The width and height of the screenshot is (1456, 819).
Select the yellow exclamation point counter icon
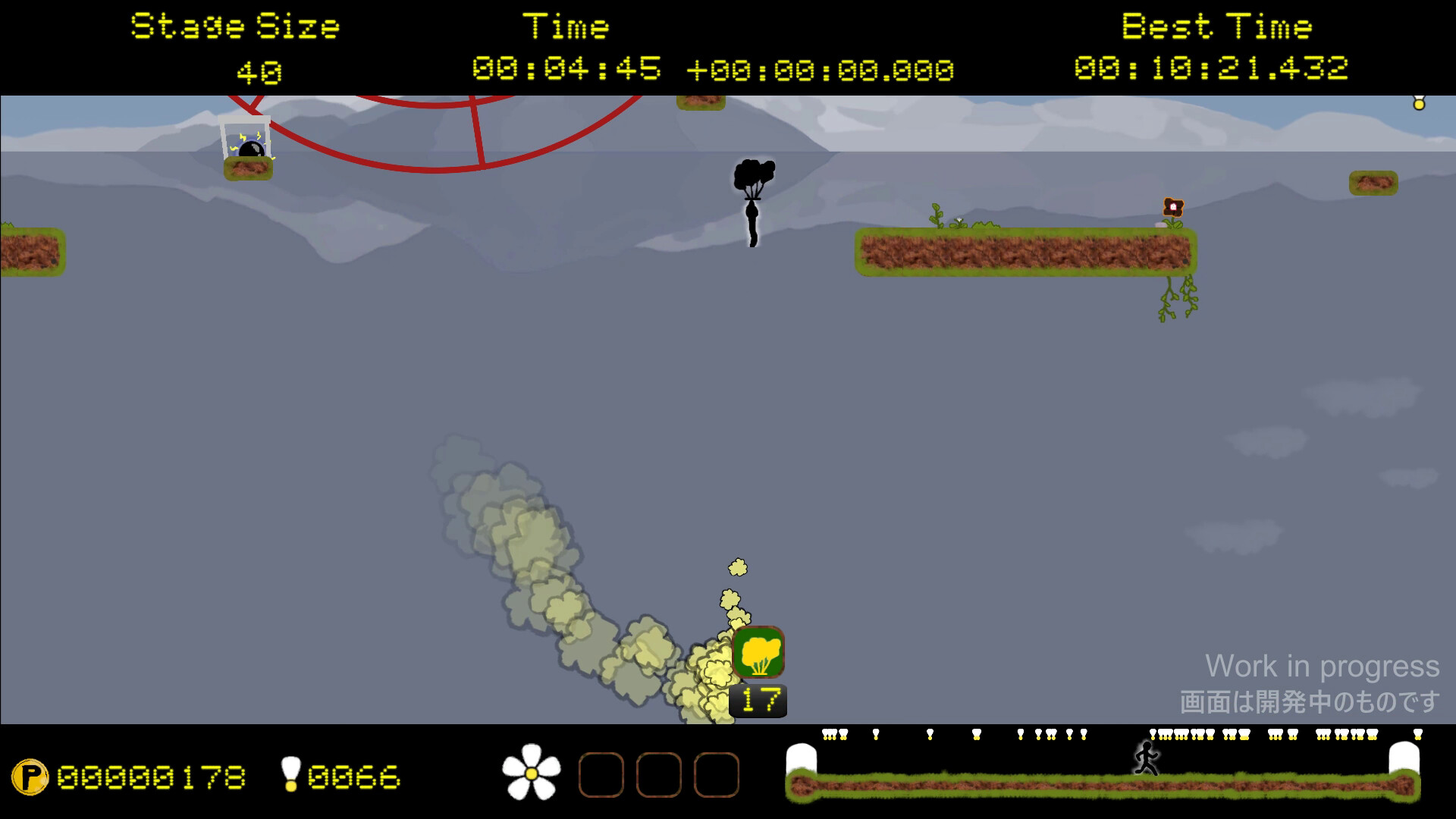click(x=290, y=776)
